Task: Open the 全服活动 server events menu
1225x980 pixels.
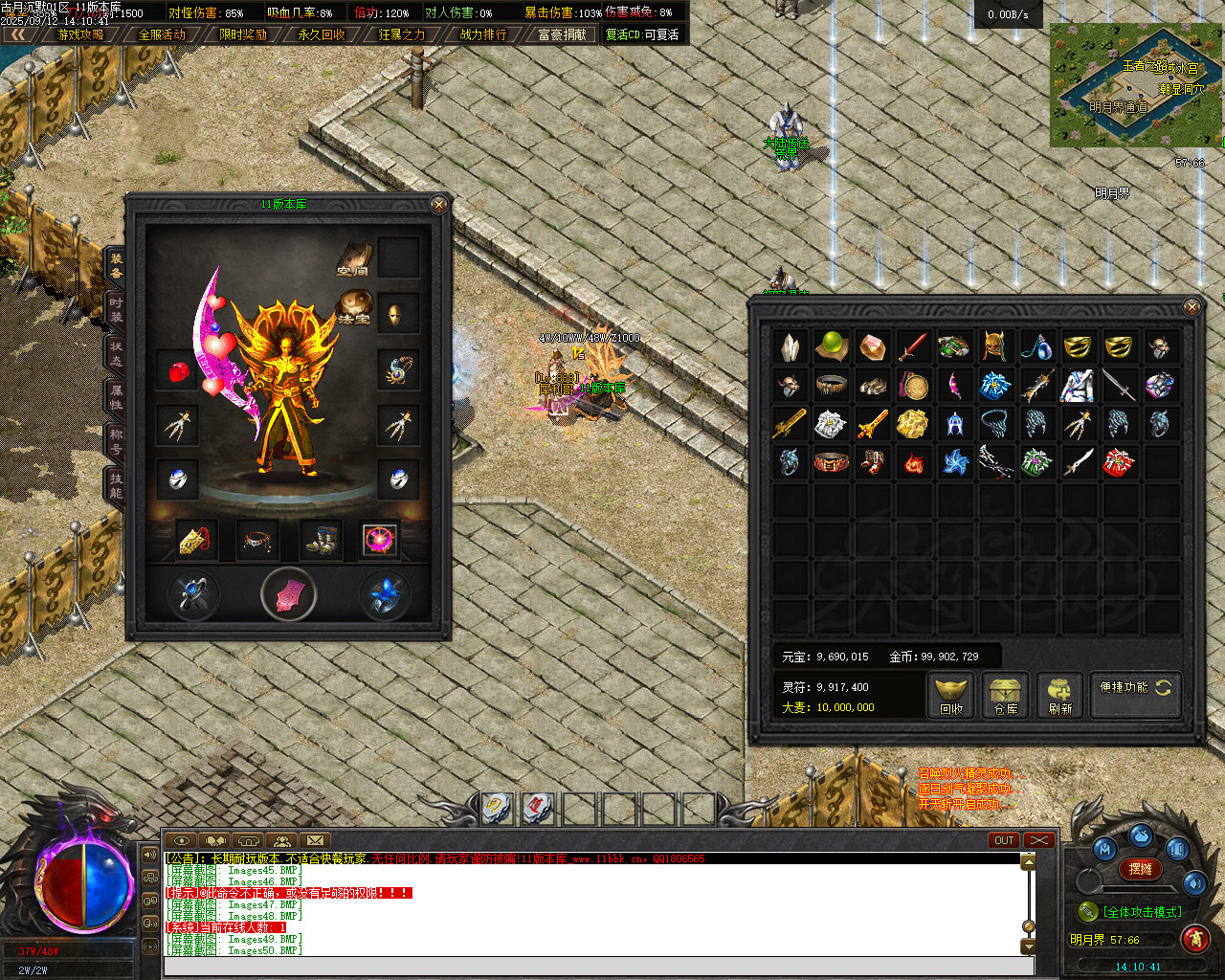Action: (162, 34)
